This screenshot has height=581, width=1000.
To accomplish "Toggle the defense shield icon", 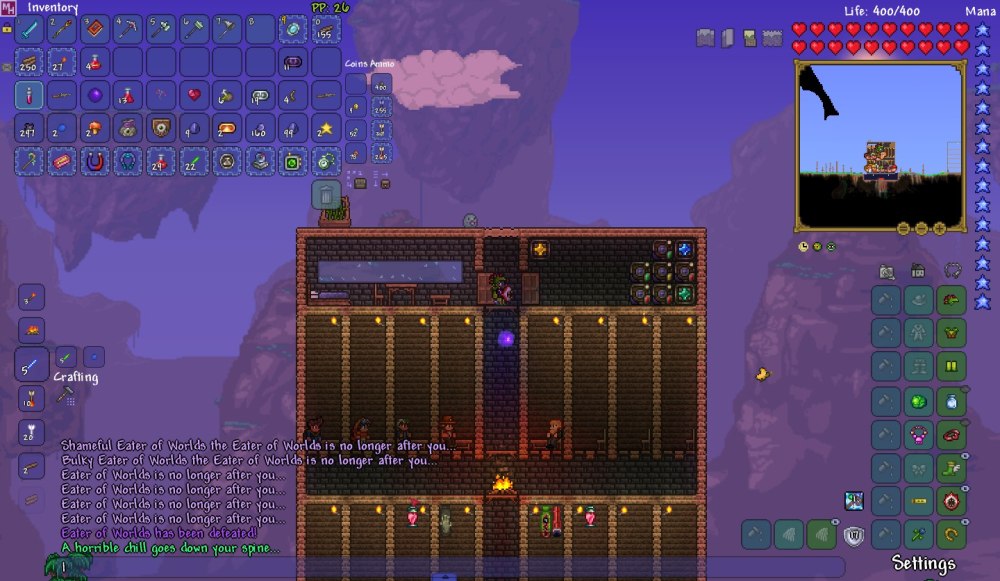I will [x=854, y=535].
